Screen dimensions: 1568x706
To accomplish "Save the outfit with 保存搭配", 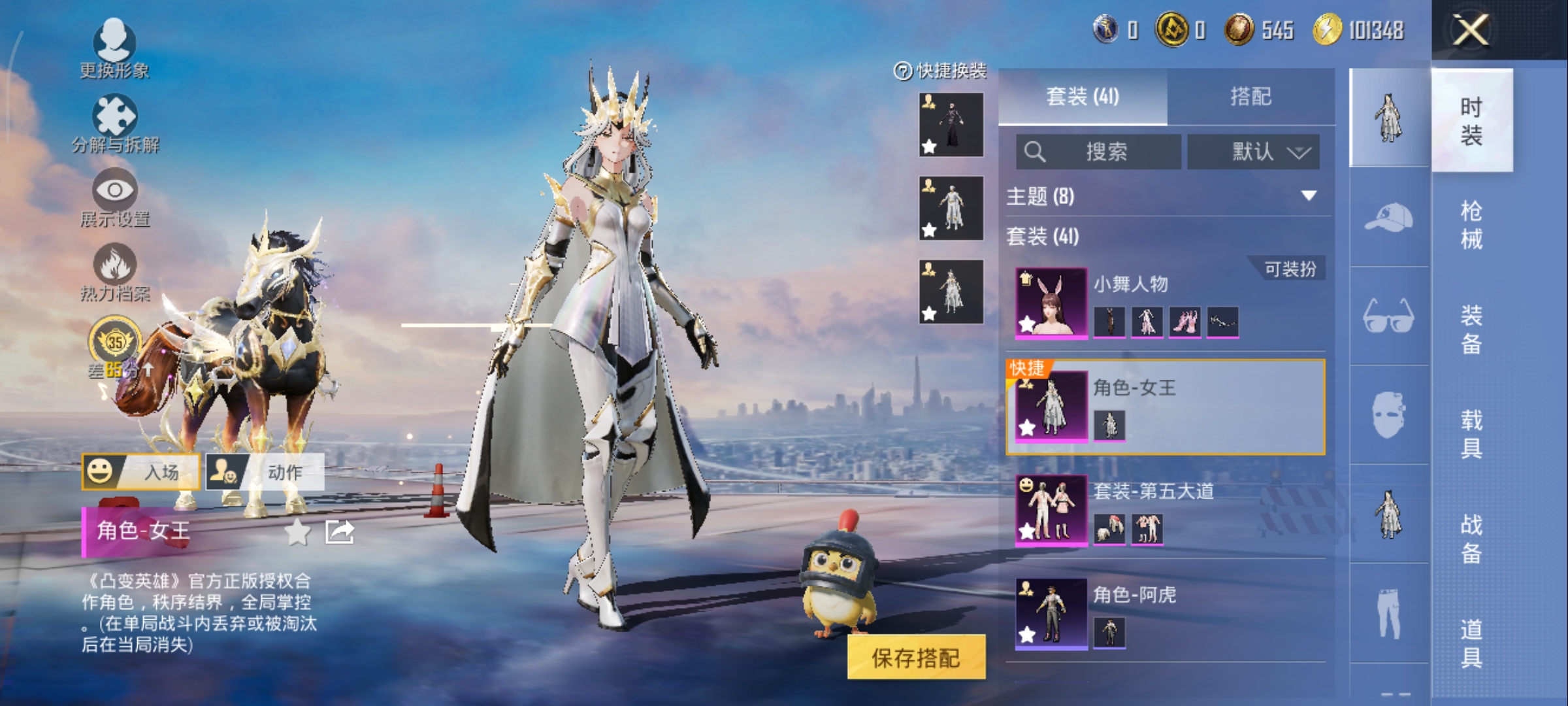I will click(916, 658).
